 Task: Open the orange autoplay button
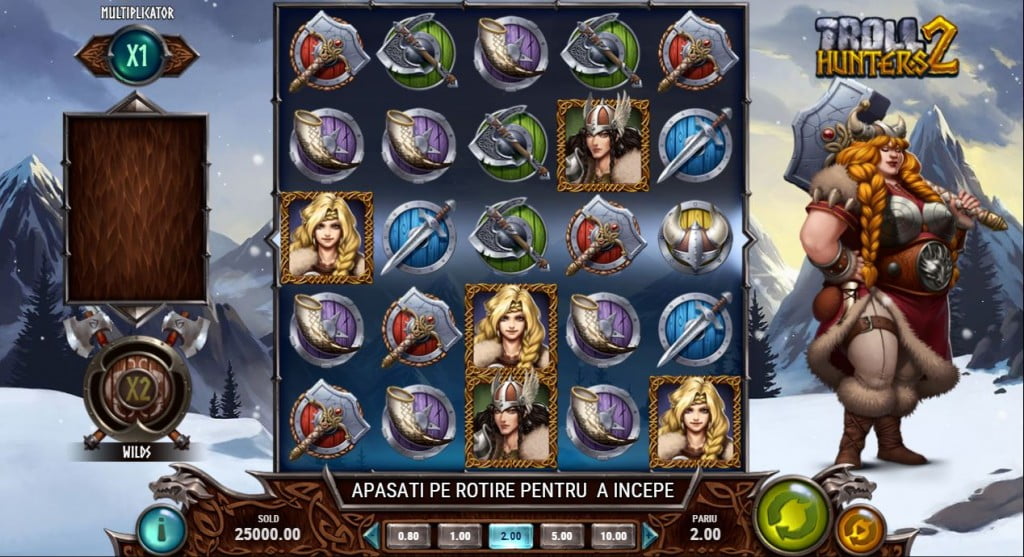tap(860, 529)
